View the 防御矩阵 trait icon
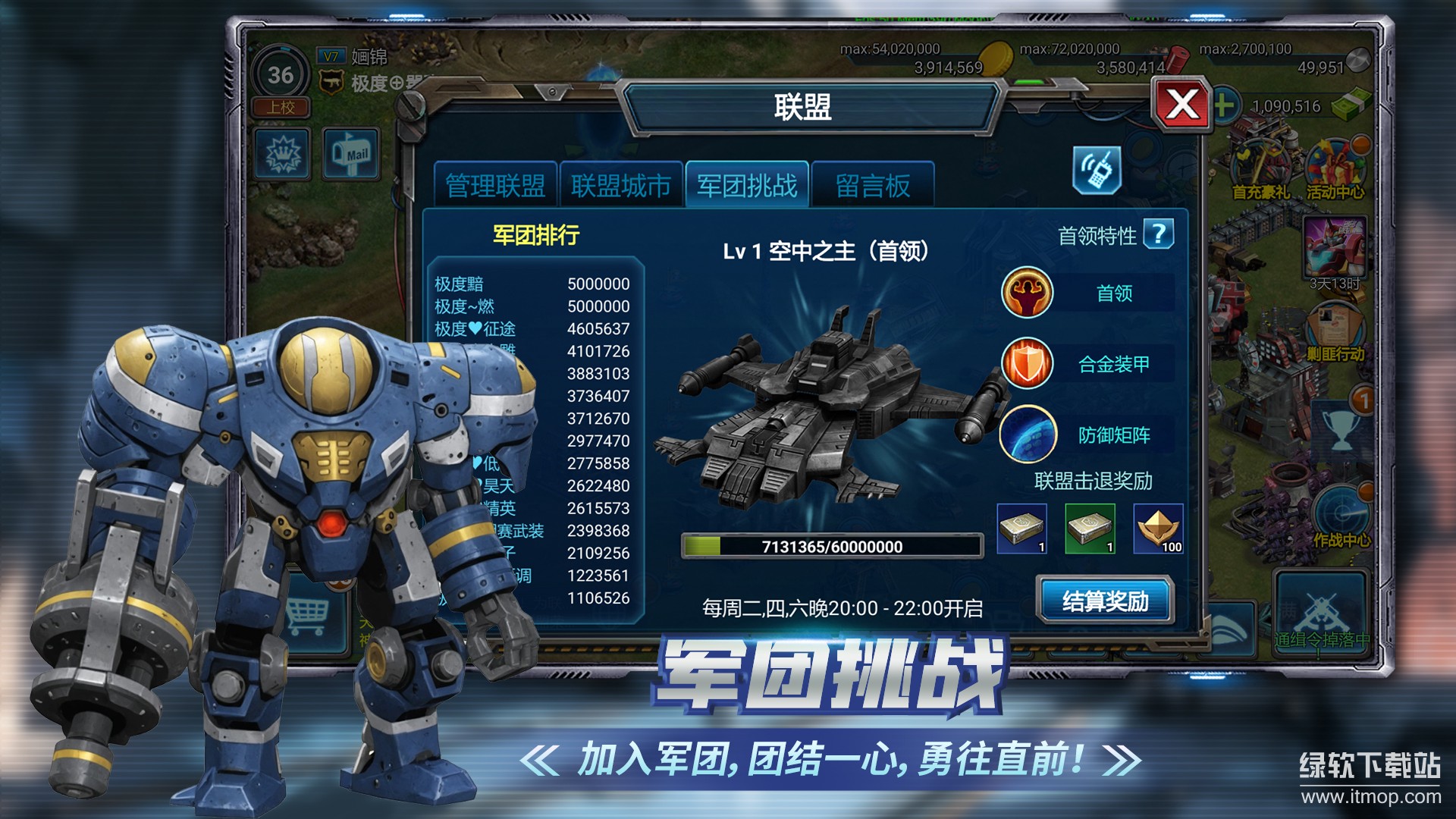This screenshot has width=1456, height=819. pyautogui.click(x=1027, y=435)
